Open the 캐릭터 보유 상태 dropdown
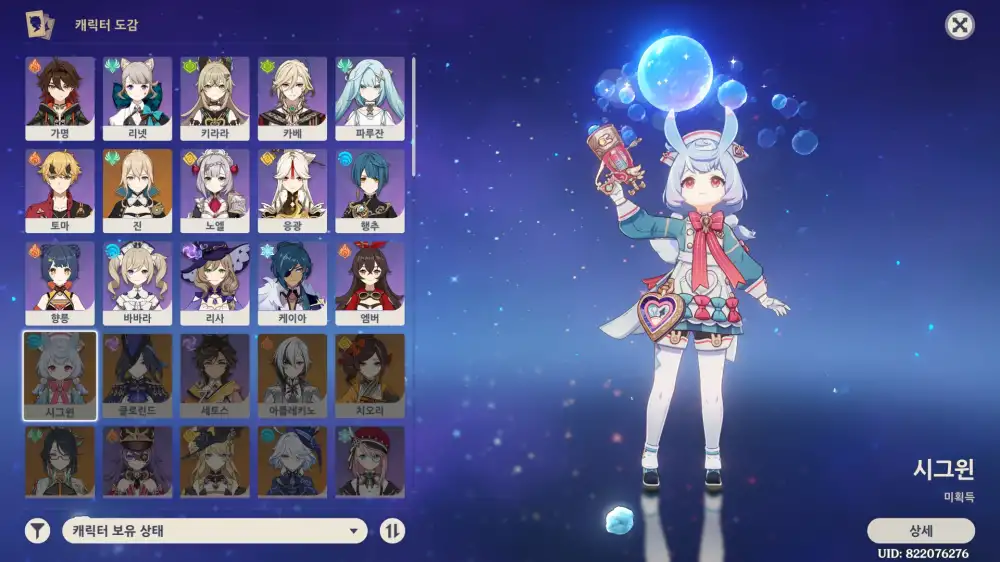1000x562 pixels. click(215, 531)
